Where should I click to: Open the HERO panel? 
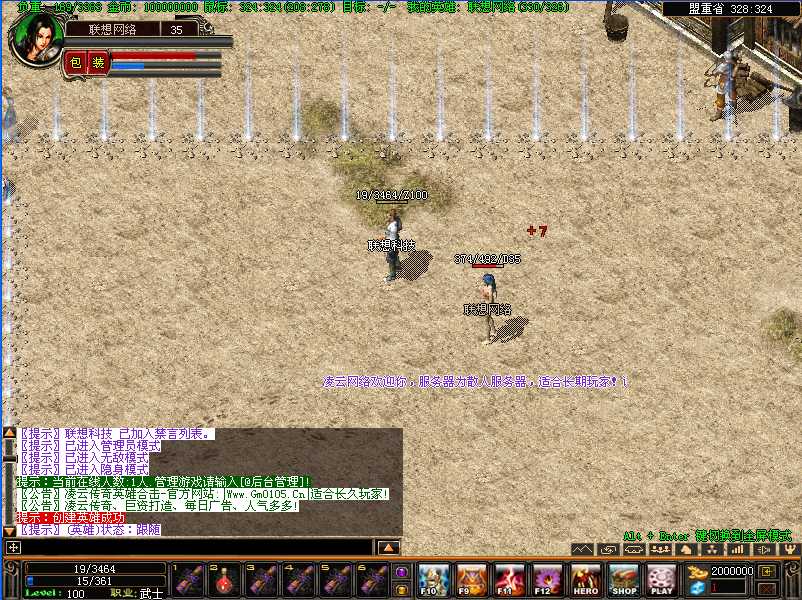click(586, 579)
